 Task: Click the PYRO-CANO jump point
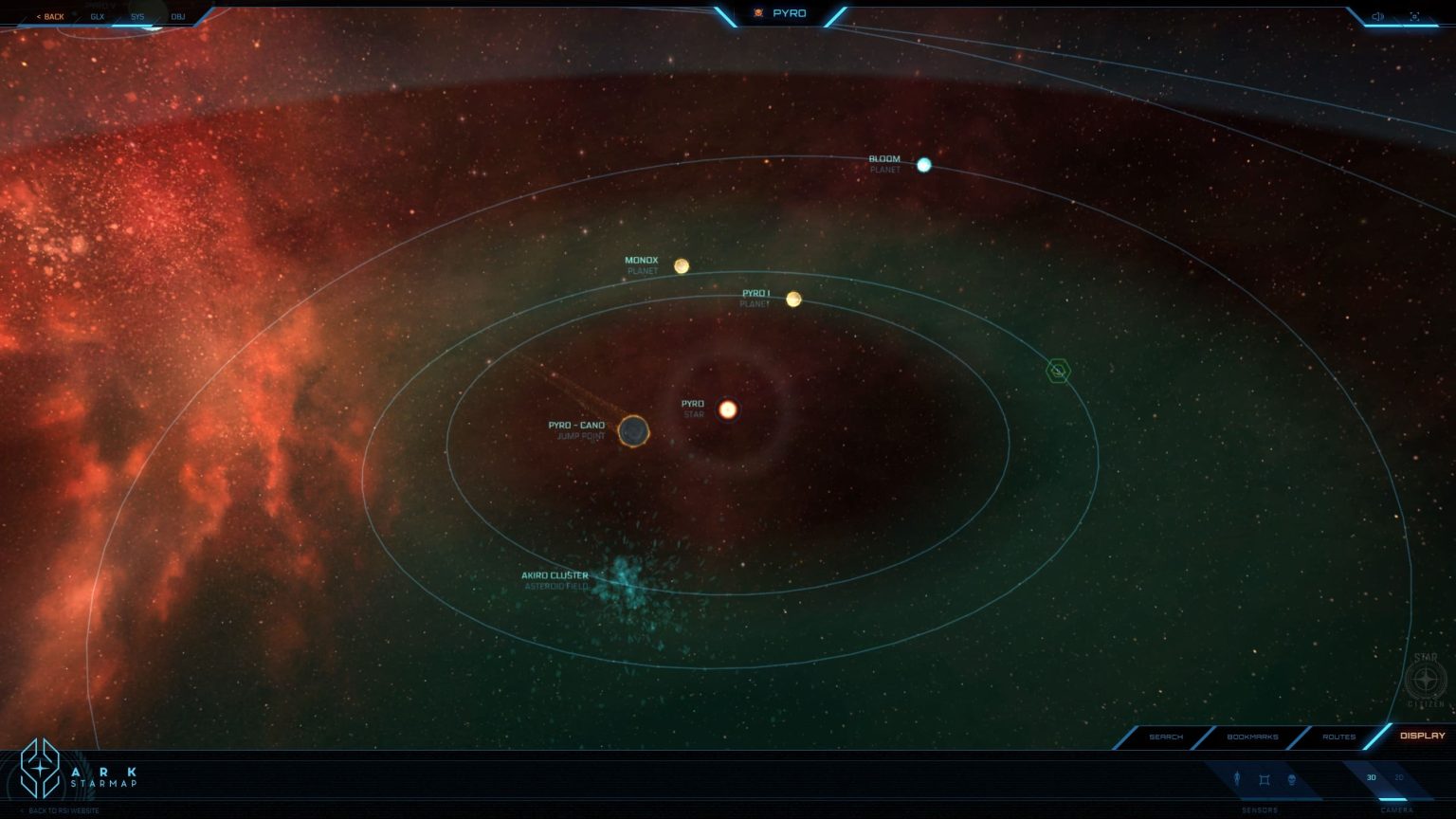633,431
